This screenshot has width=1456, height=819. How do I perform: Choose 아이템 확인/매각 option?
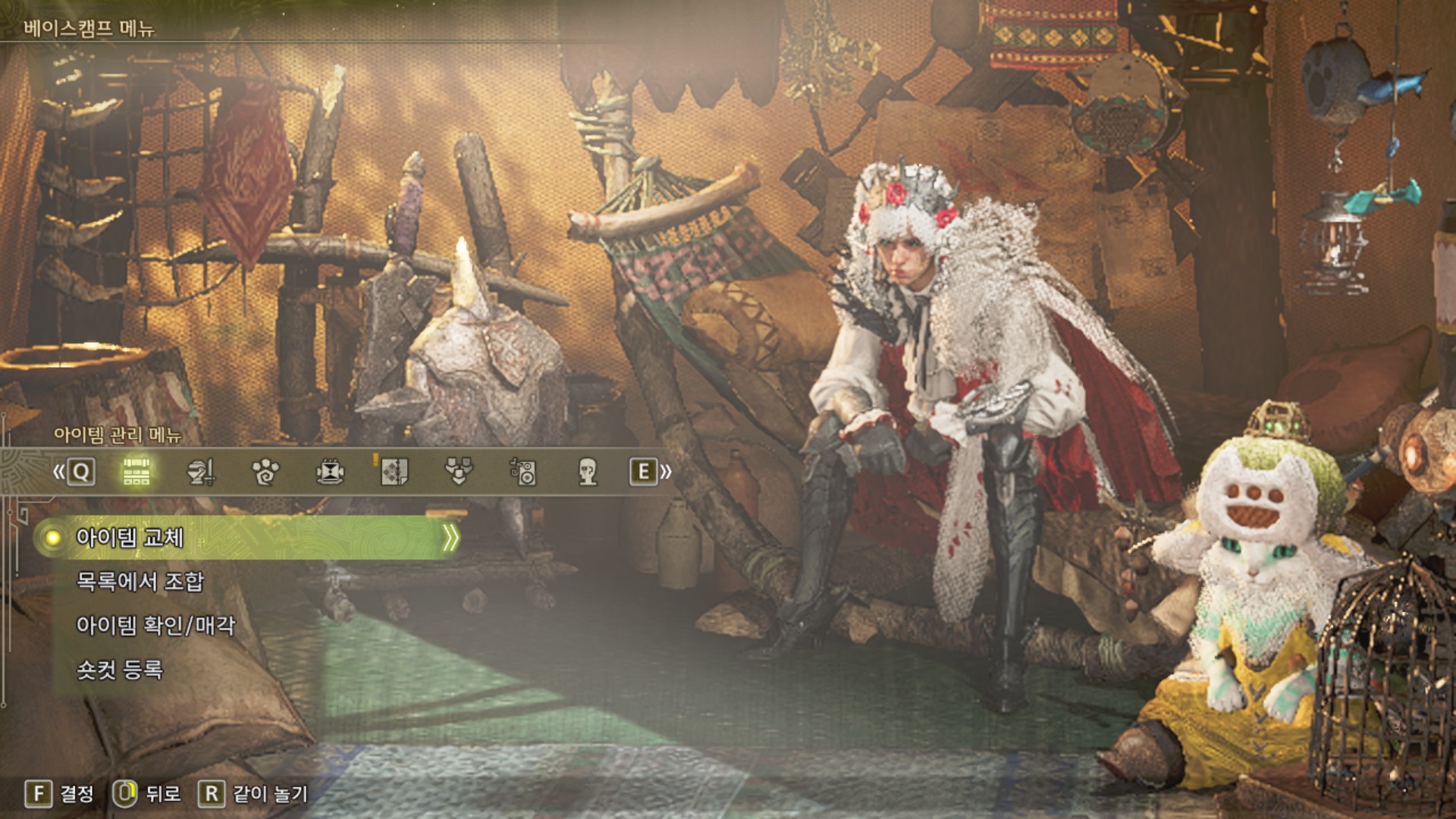(x=155, y=626)
